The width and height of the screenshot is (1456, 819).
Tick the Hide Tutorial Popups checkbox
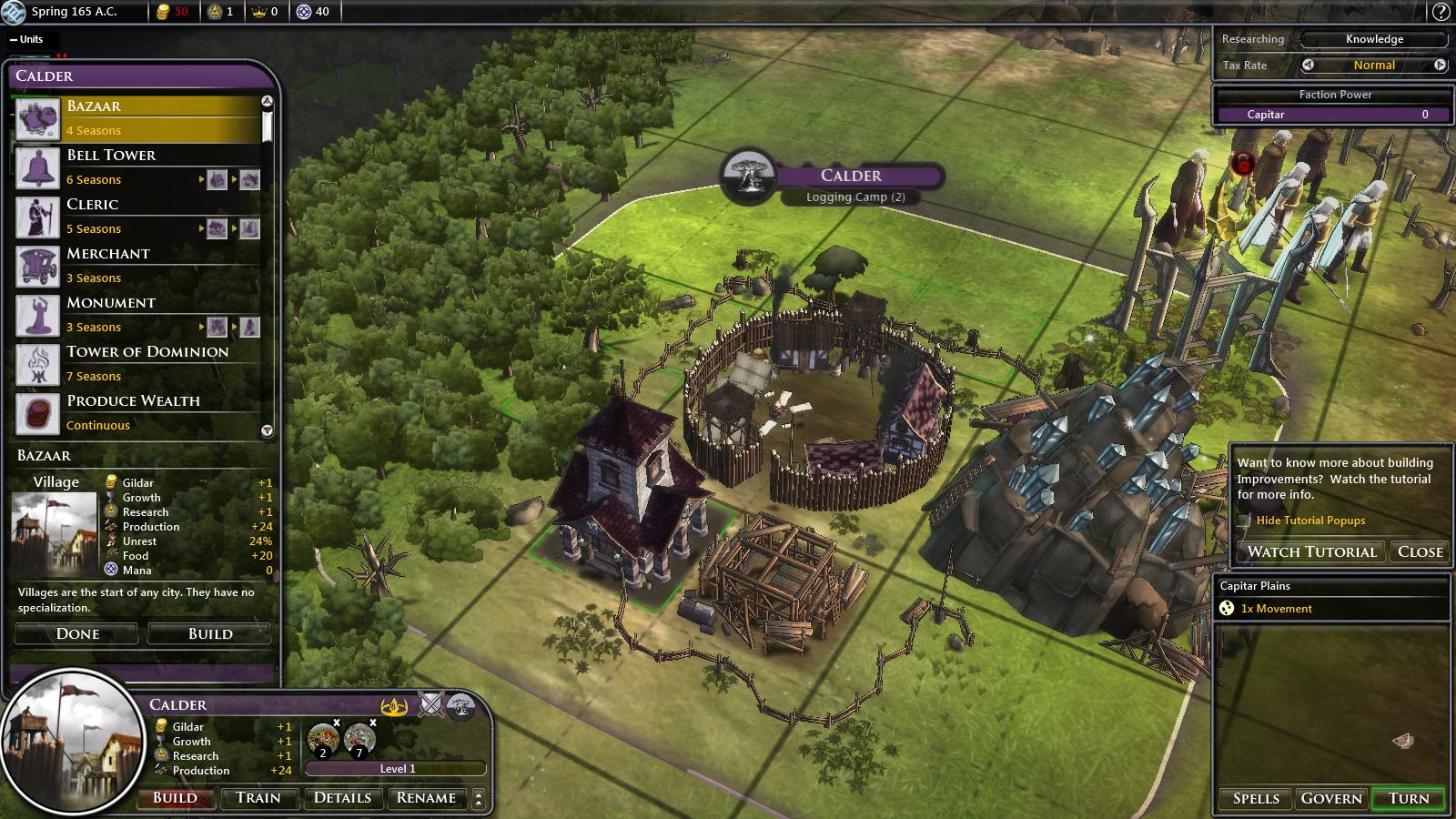[1244, 521]
